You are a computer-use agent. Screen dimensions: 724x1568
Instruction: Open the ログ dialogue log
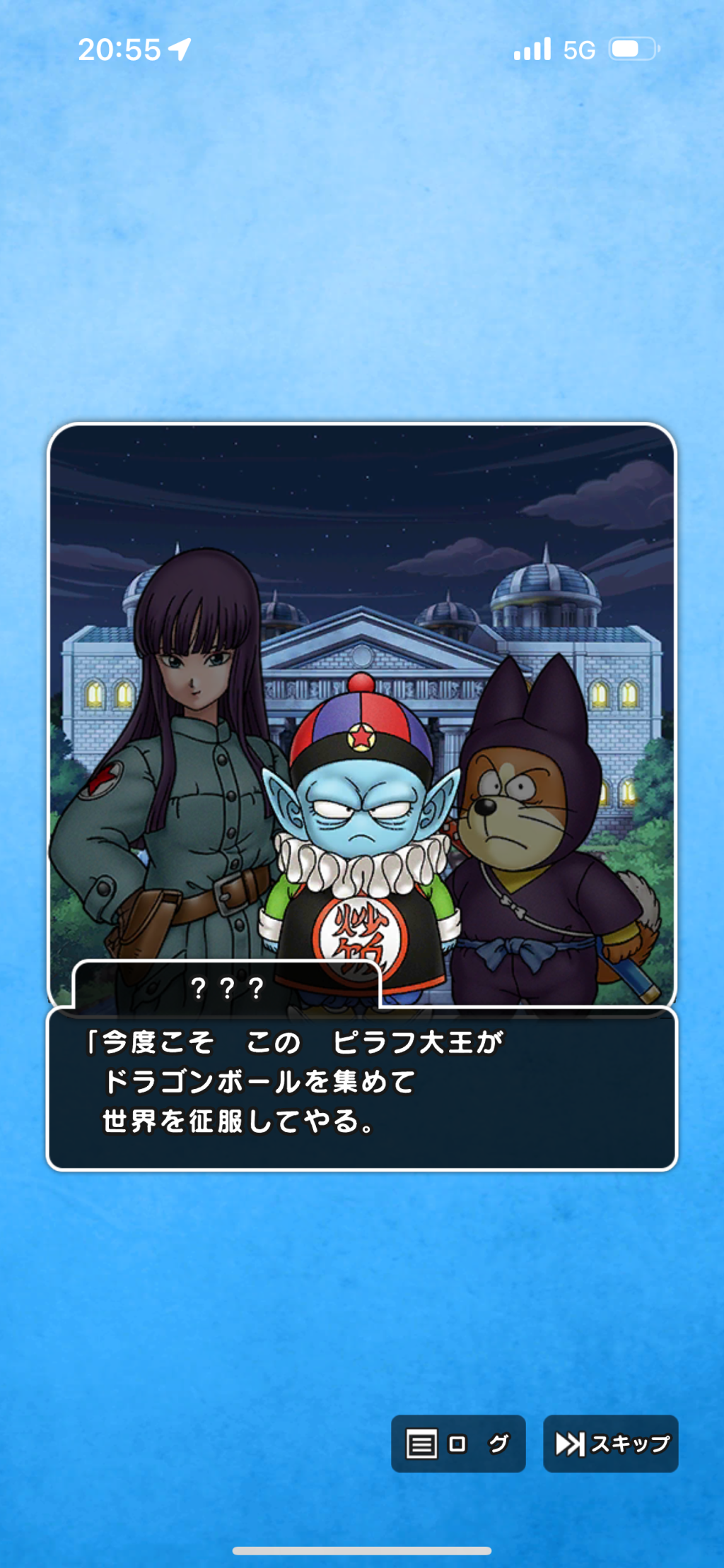tap(458, 1444)
